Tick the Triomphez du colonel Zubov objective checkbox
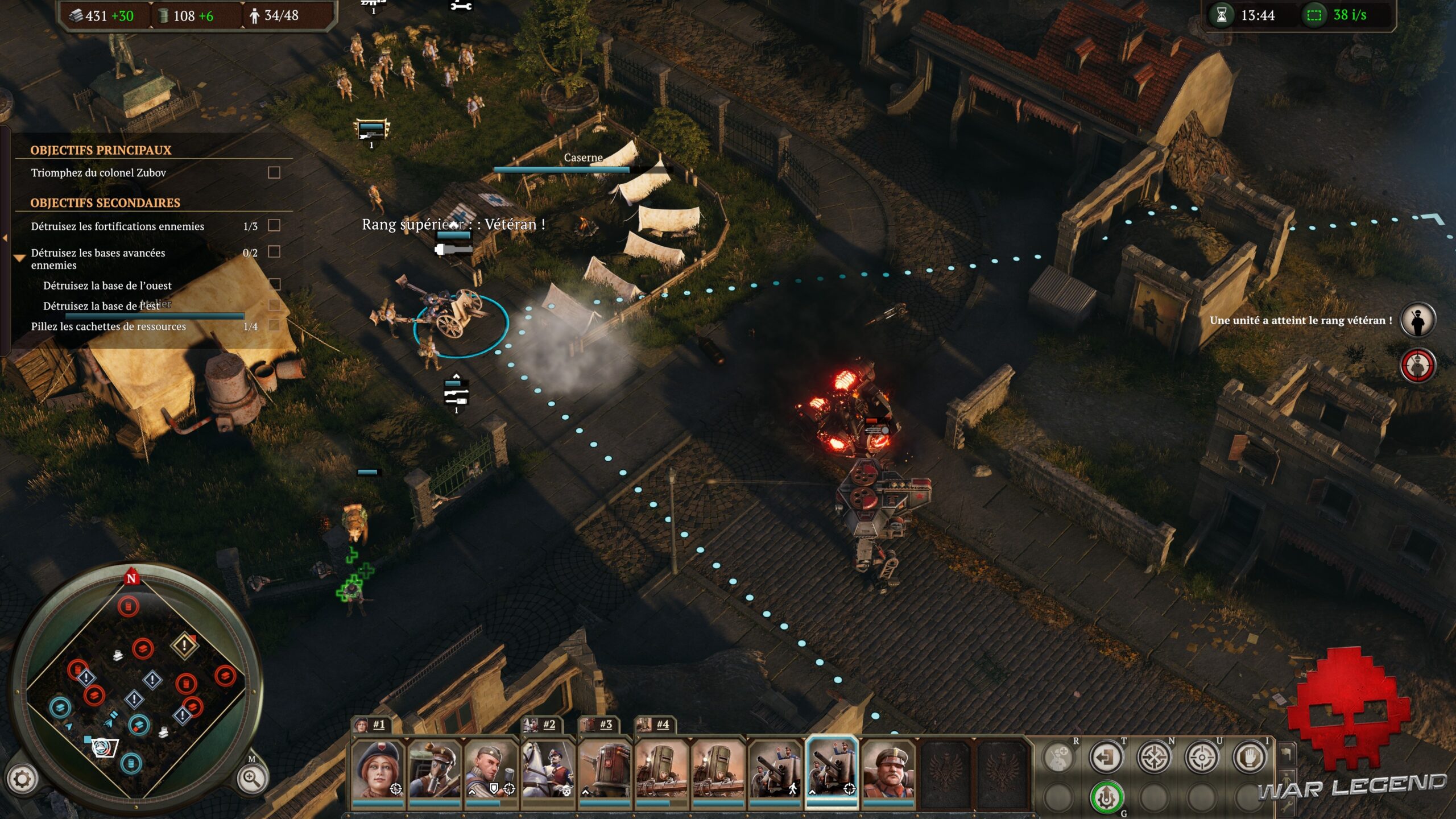Viewport: 1456px width, 819px height. coord(274,173)
